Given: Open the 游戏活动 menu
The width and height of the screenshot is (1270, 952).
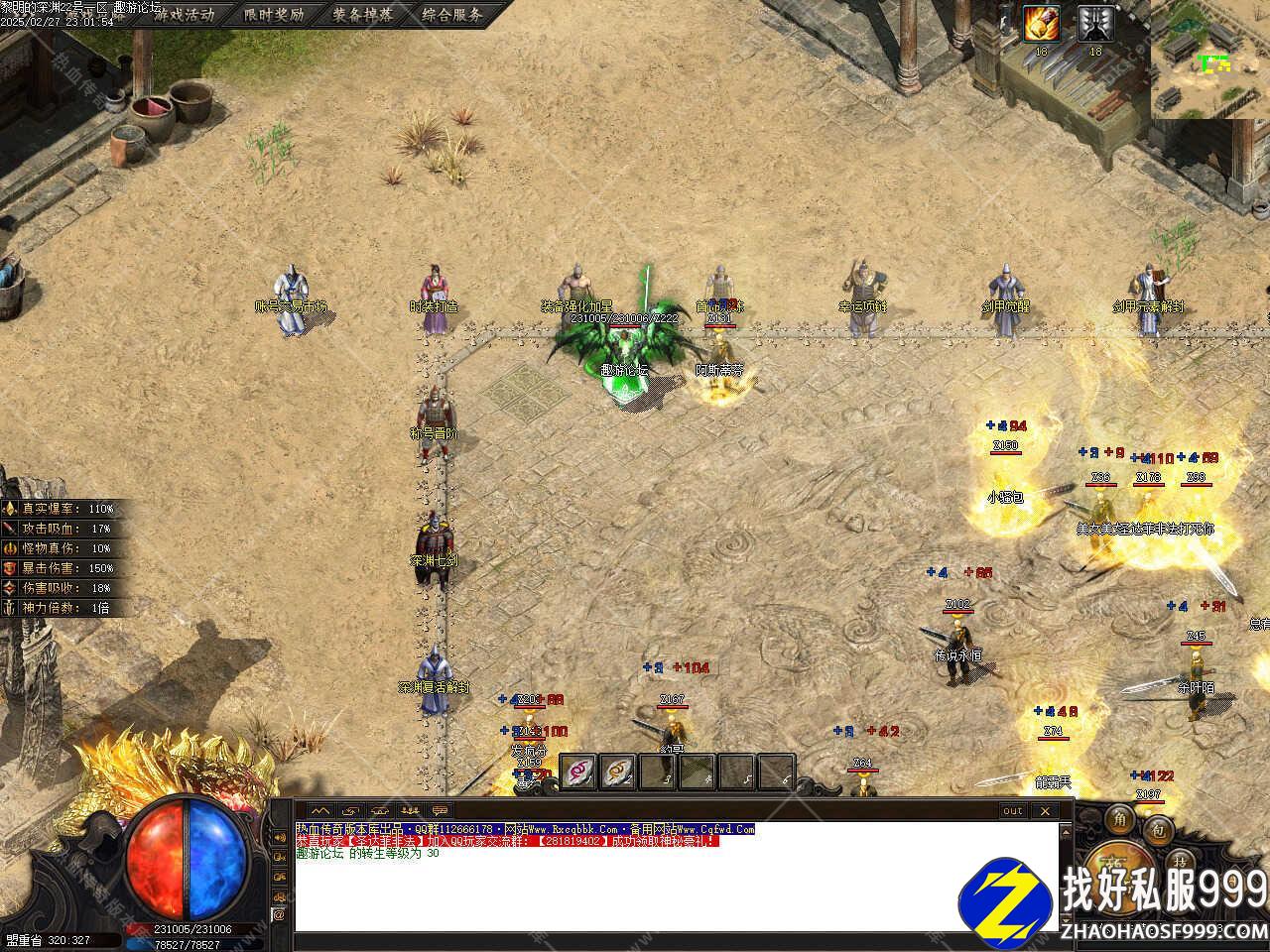Looking at the screenshot, I should click(x=183, y=15).
